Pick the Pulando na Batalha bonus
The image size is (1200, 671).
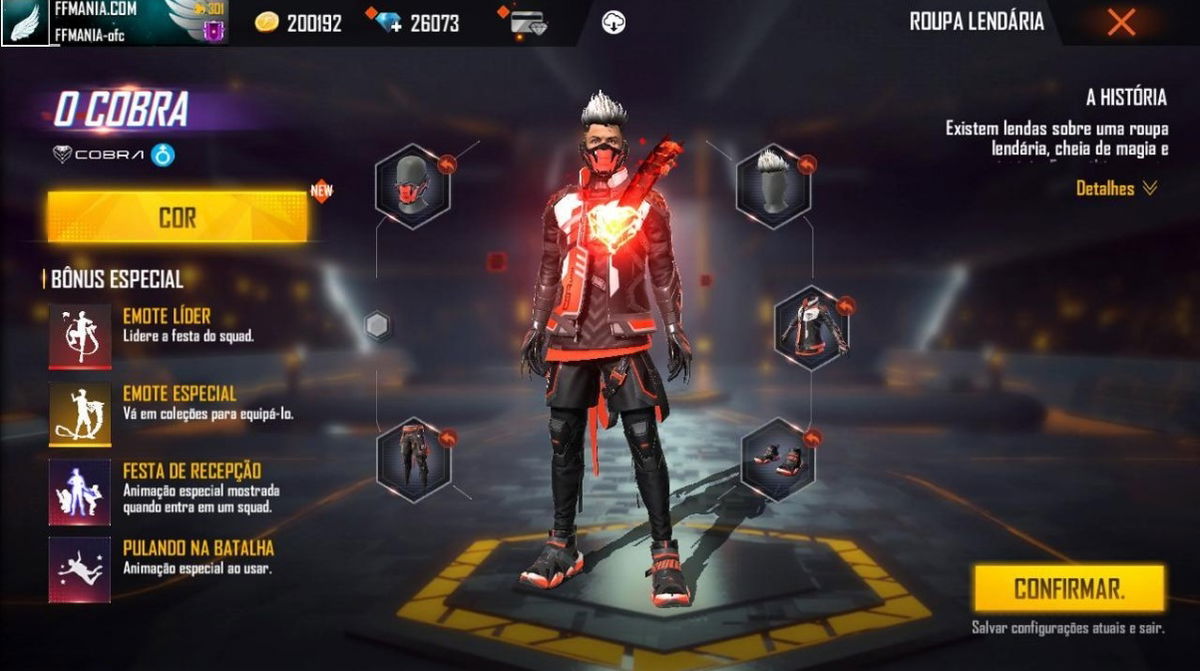pyautogui.click(x=80, y=569)
